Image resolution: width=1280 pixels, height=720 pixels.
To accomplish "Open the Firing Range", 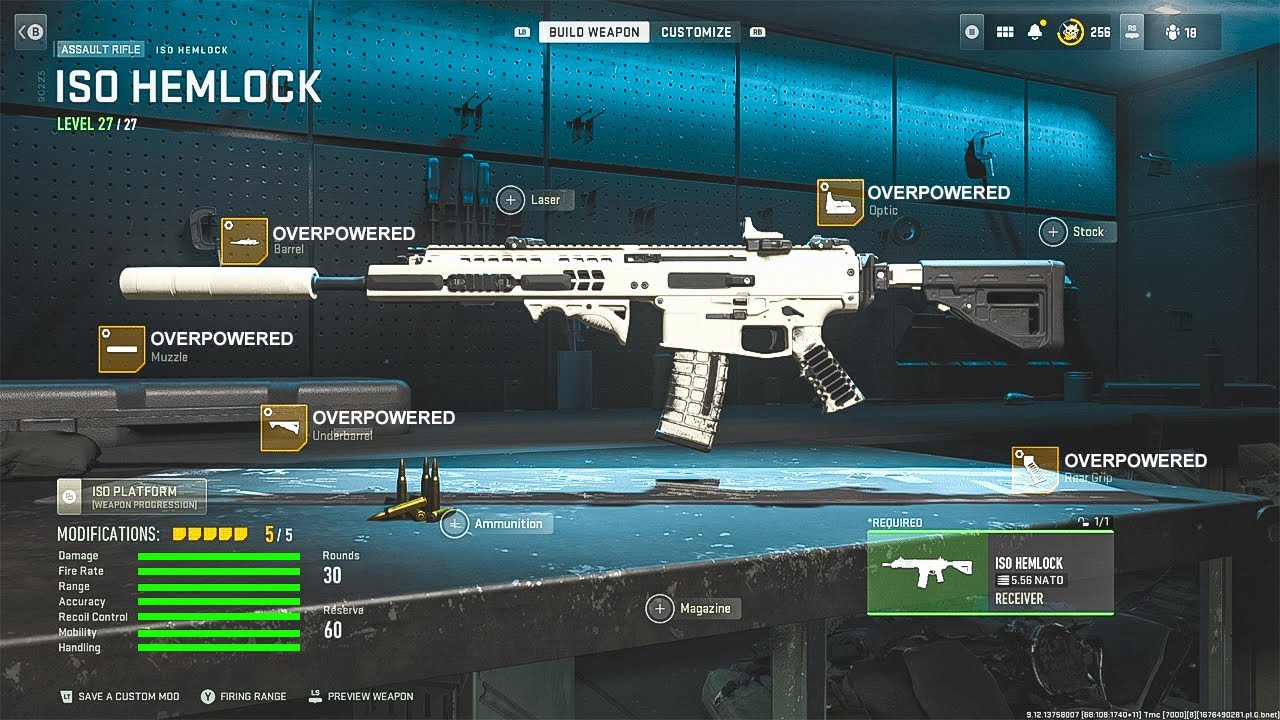I will (245, 696).
